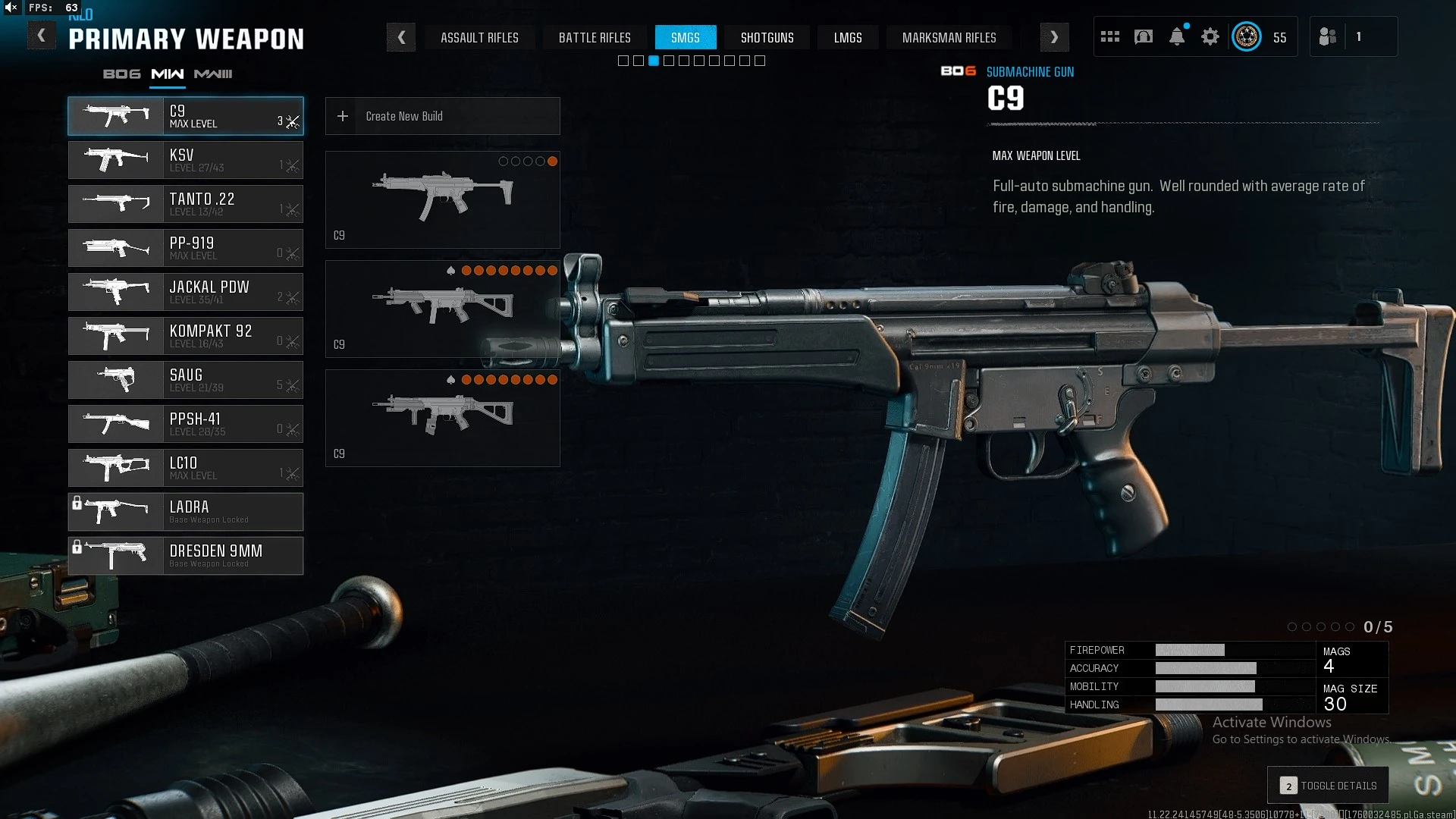Screen dimensions: 1456x819
Task: Pick the Jackal PDW weapon
Action: [x=186, y=292]
